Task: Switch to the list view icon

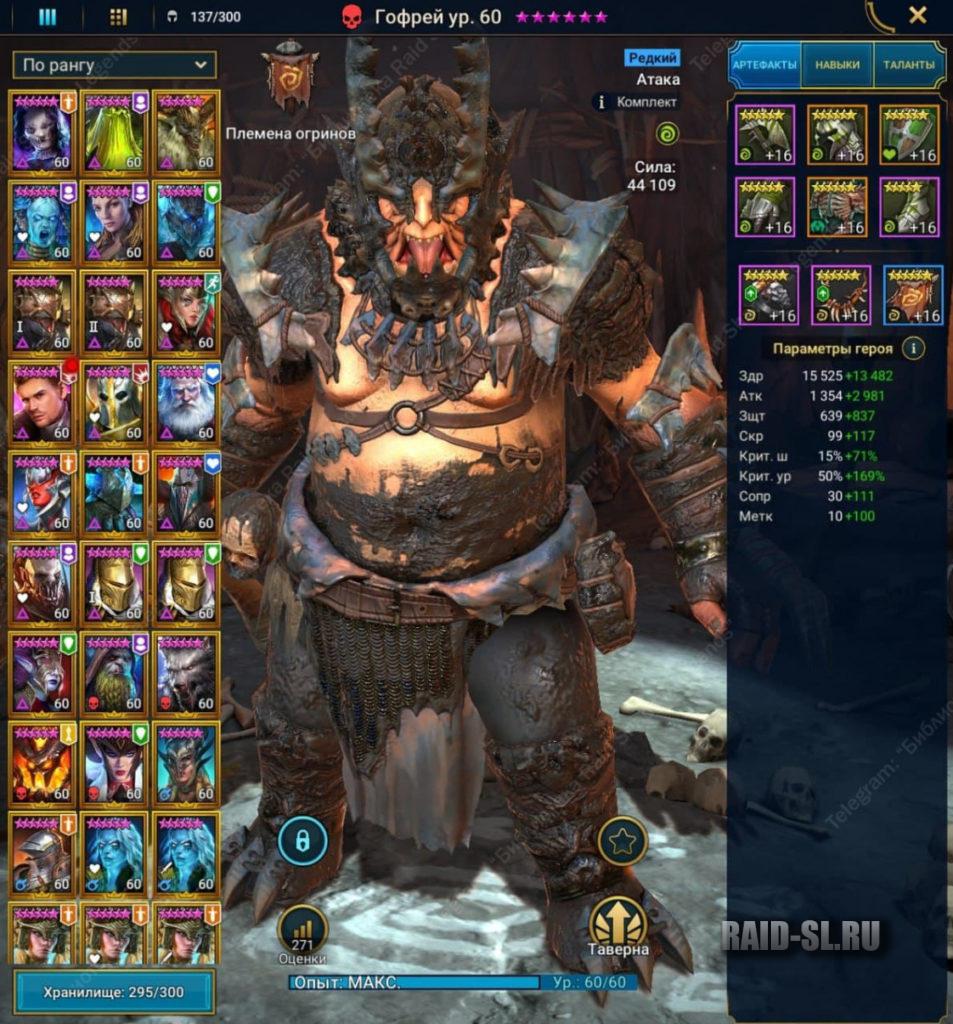Action: [47, 16]
